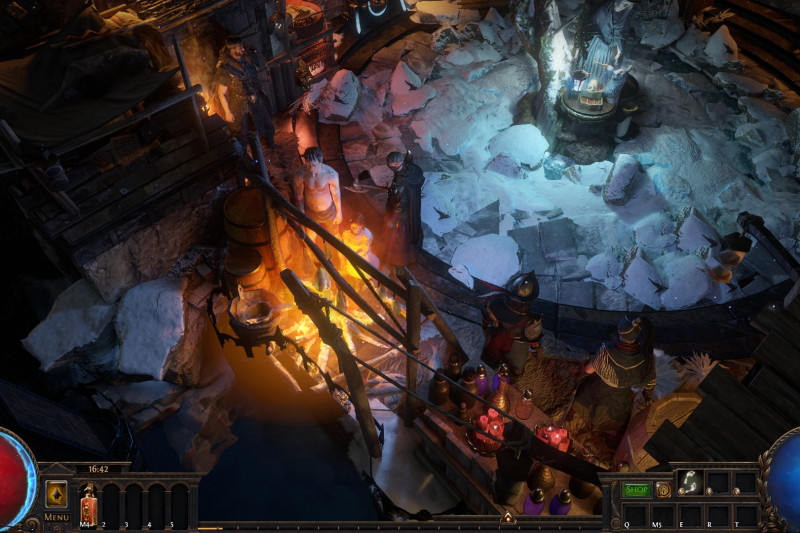Open the green Shop button
This screenshot has width=800, height=533.
pyautogui.click(x=637, y=490)
